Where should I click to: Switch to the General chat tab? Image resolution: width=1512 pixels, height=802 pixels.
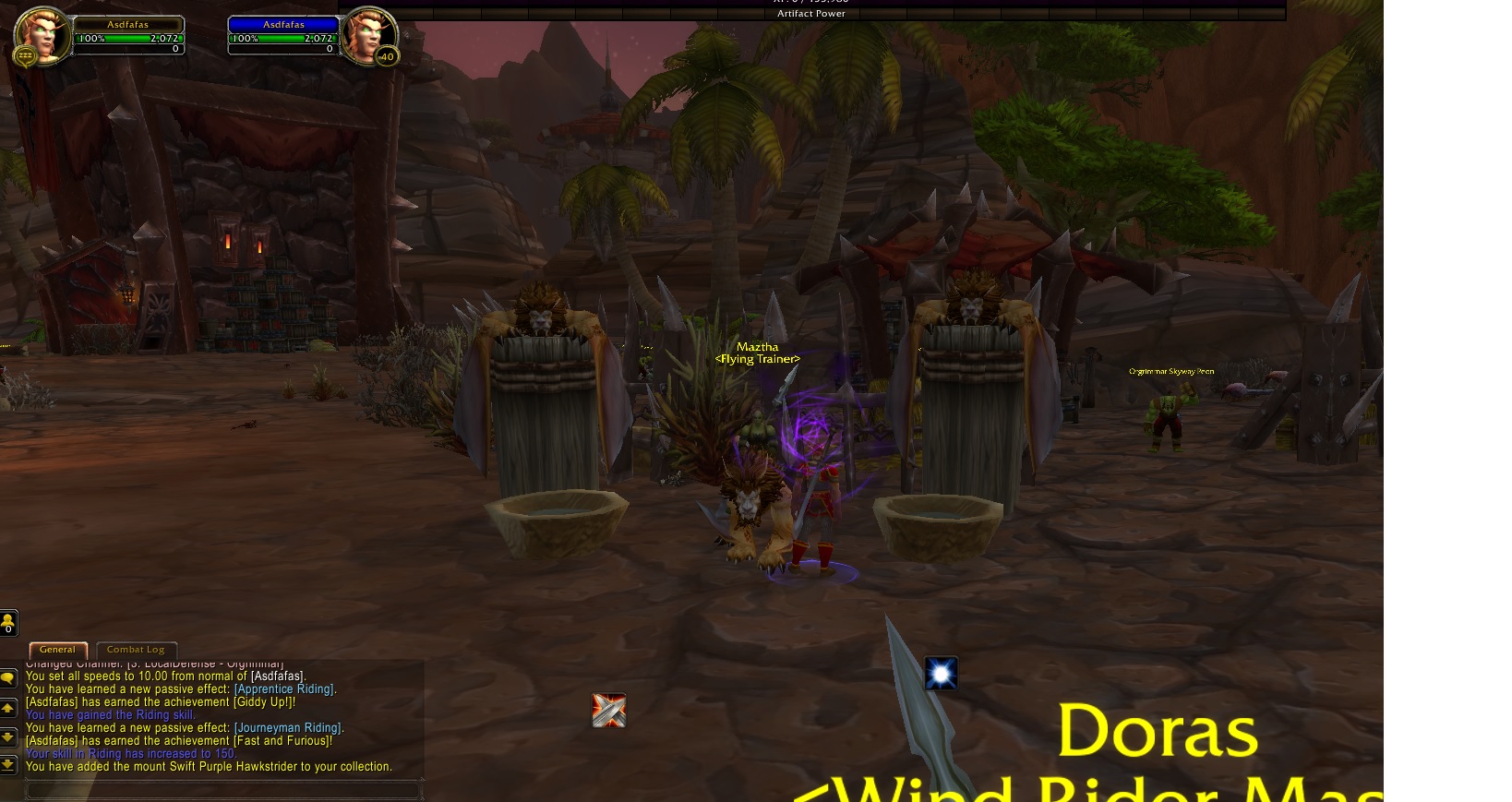pyautogui.click(x=57, y=650)
